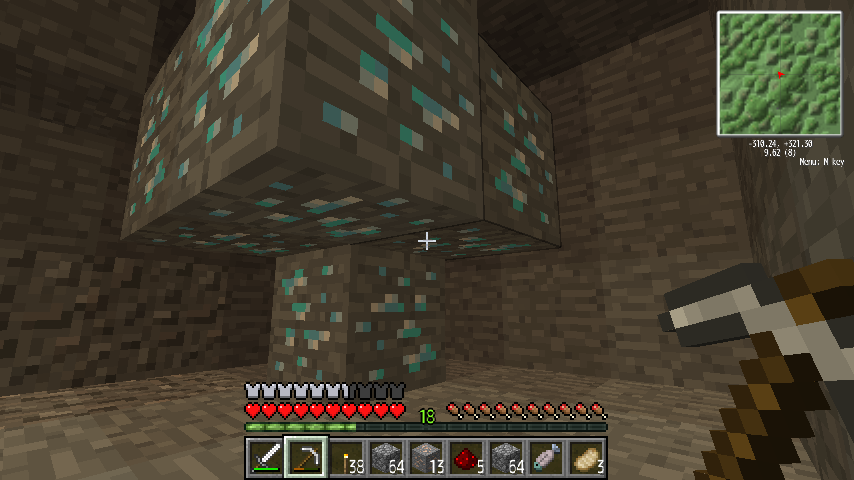Click the minimap in the corner
This screenshot has height=480, width=854.
(x=778, y=74)
